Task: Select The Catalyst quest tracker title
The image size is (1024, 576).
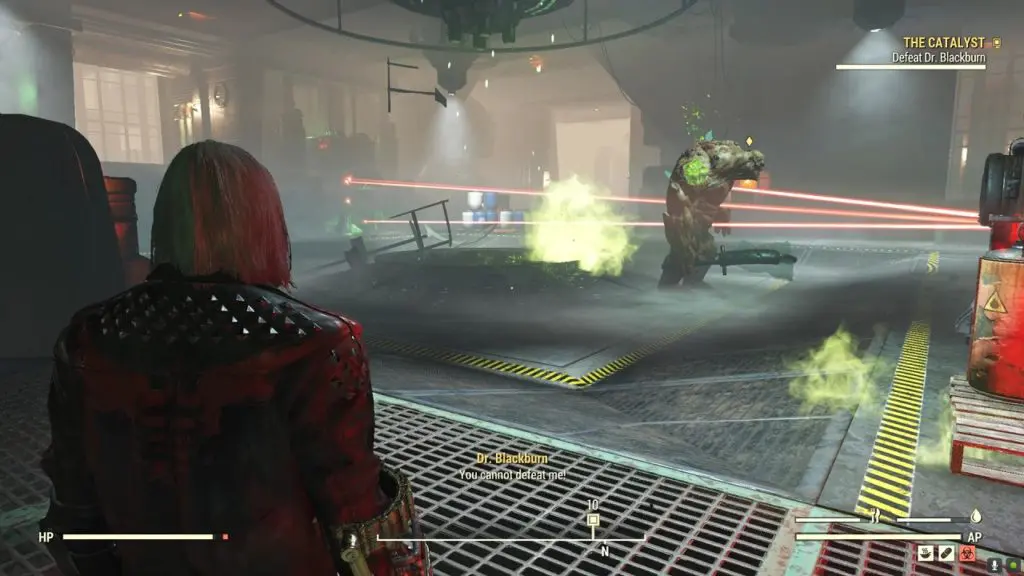Action: (x=944, y=43)
